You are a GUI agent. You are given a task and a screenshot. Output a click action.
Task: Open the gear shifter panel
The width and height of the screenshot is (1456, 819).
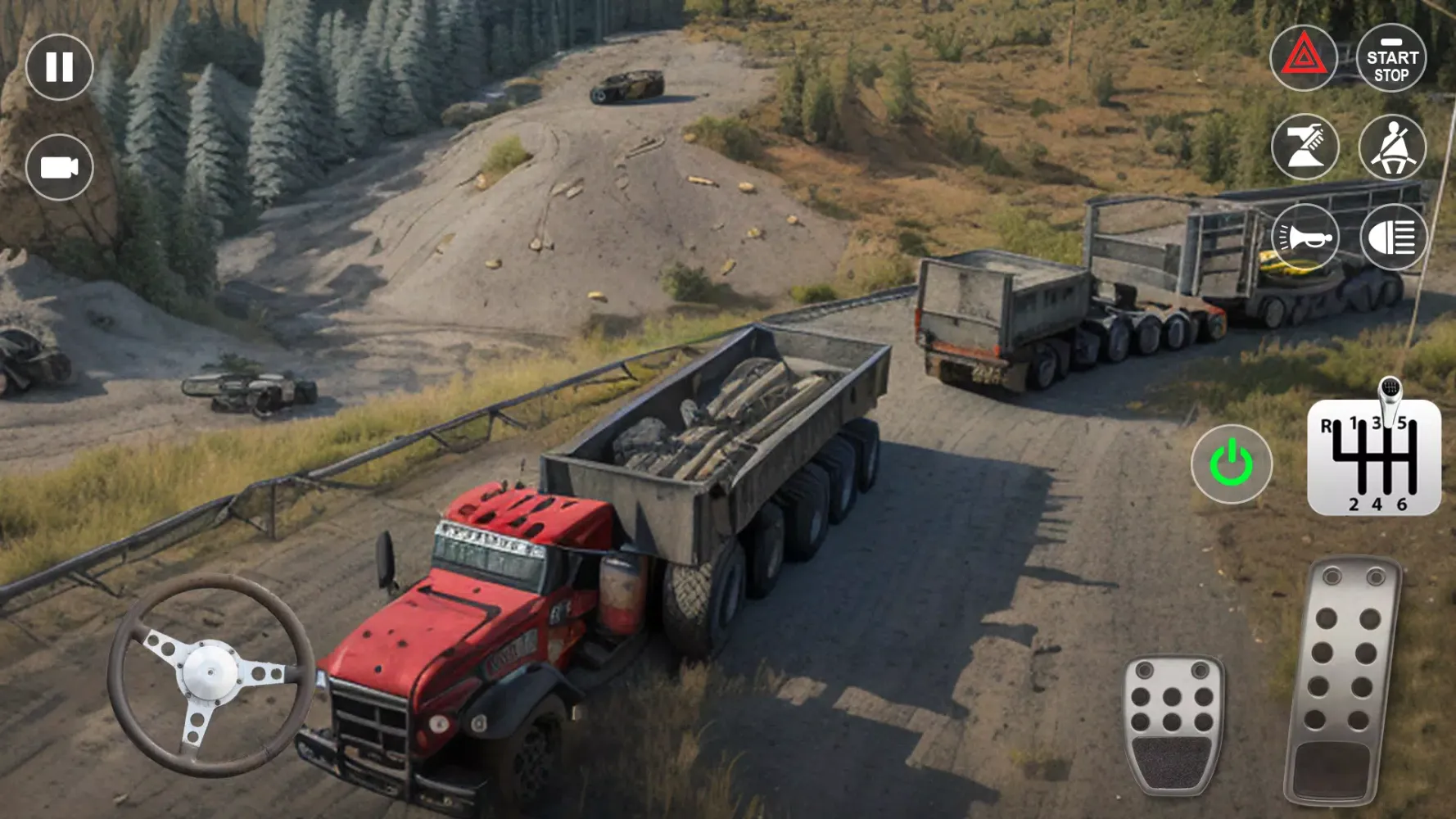(x=1374, y=457)
